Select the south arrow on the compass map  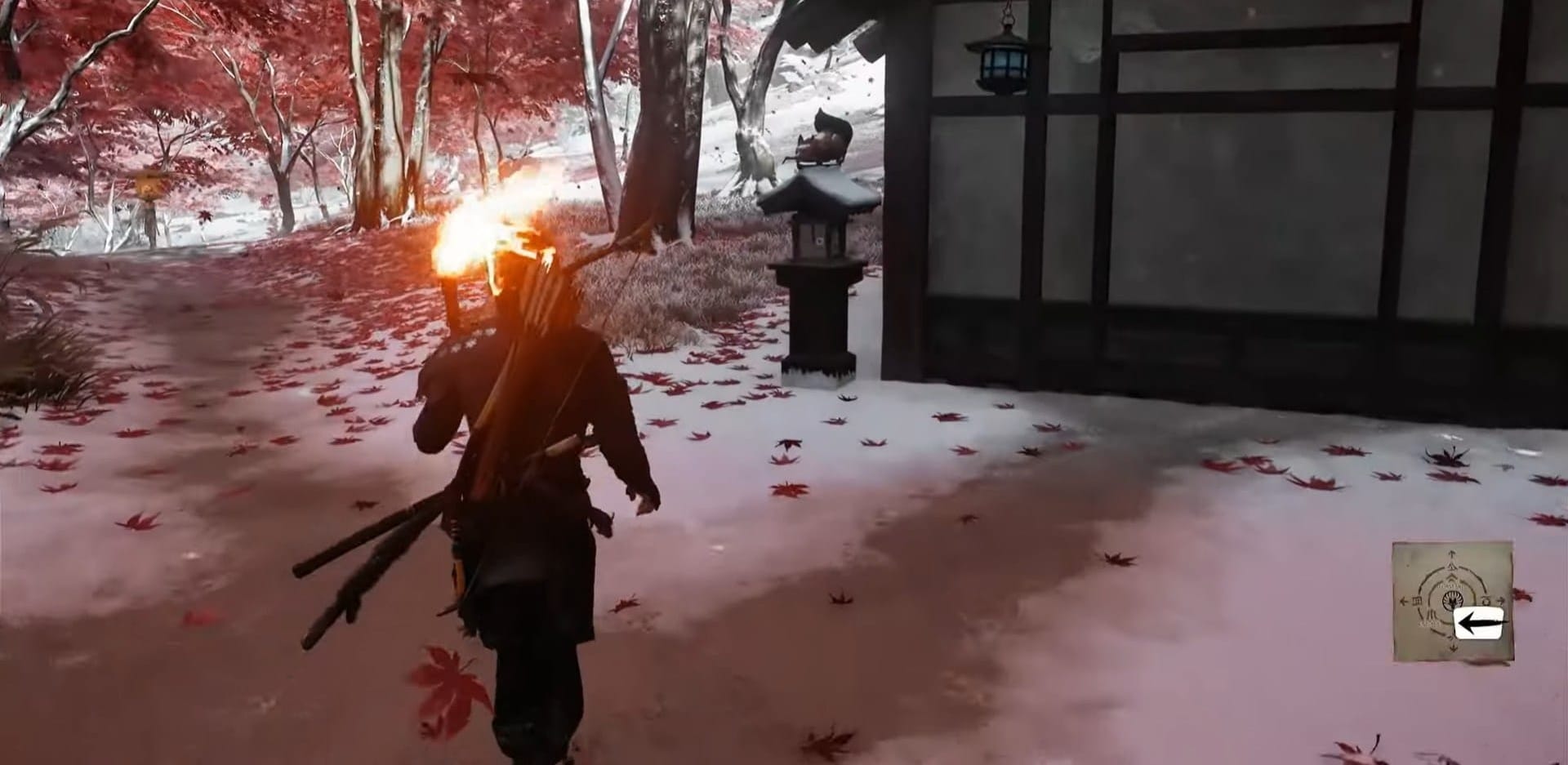pos(1452,647)
